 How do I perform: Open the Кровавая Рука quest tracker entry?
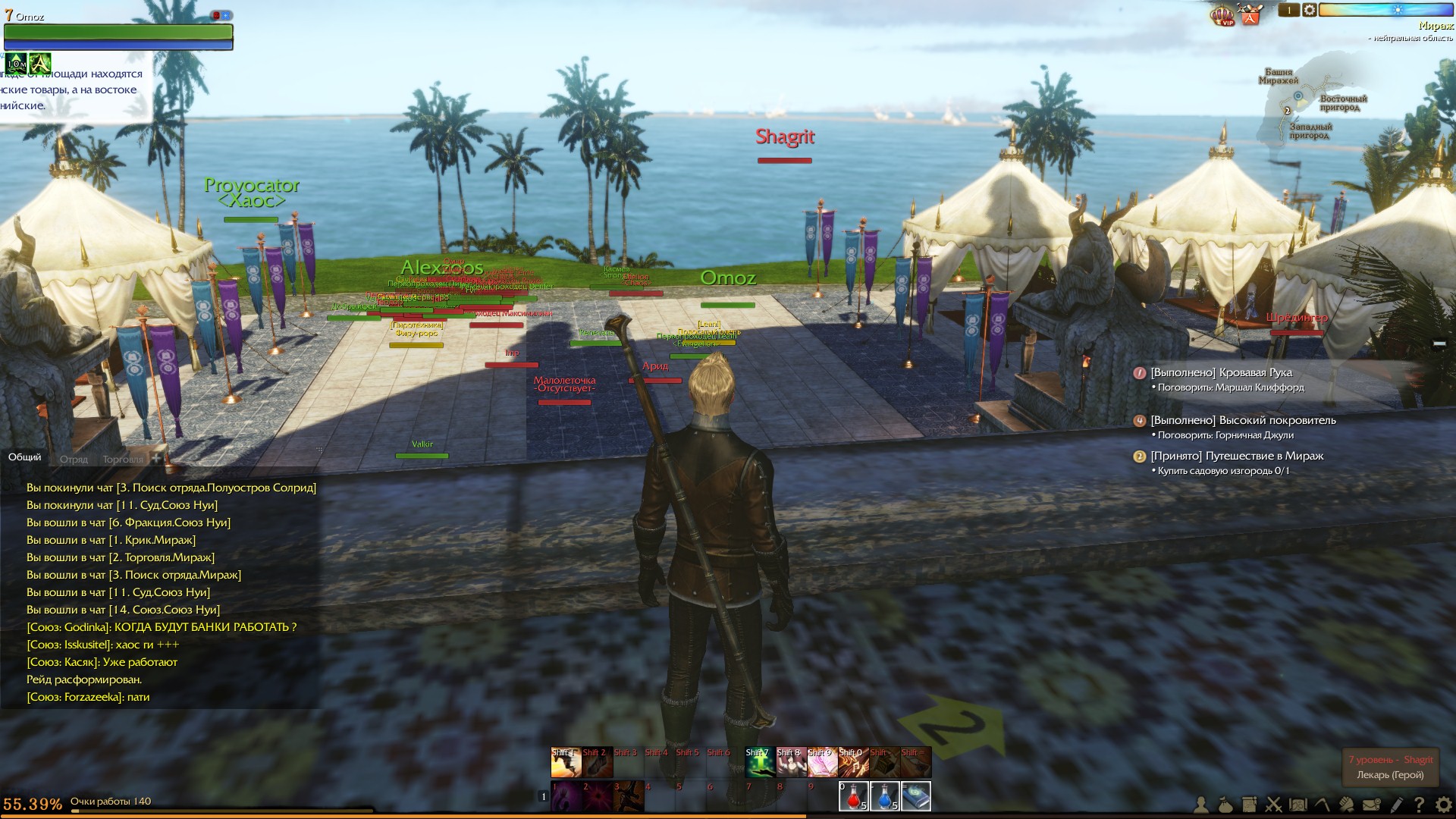pyautogui.click(x=1221, y=372)
